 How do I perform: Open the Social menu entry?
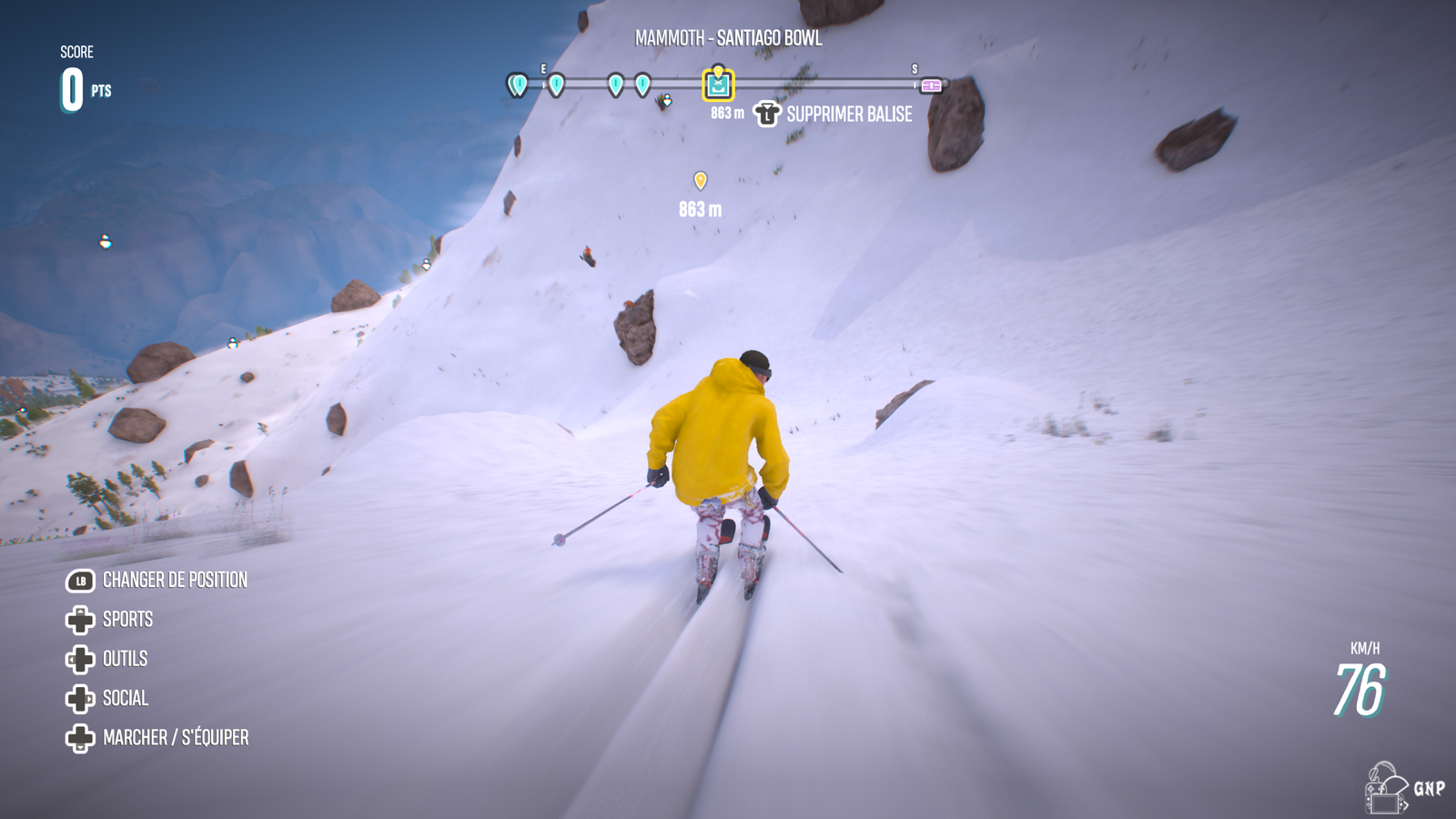(125, 698)
